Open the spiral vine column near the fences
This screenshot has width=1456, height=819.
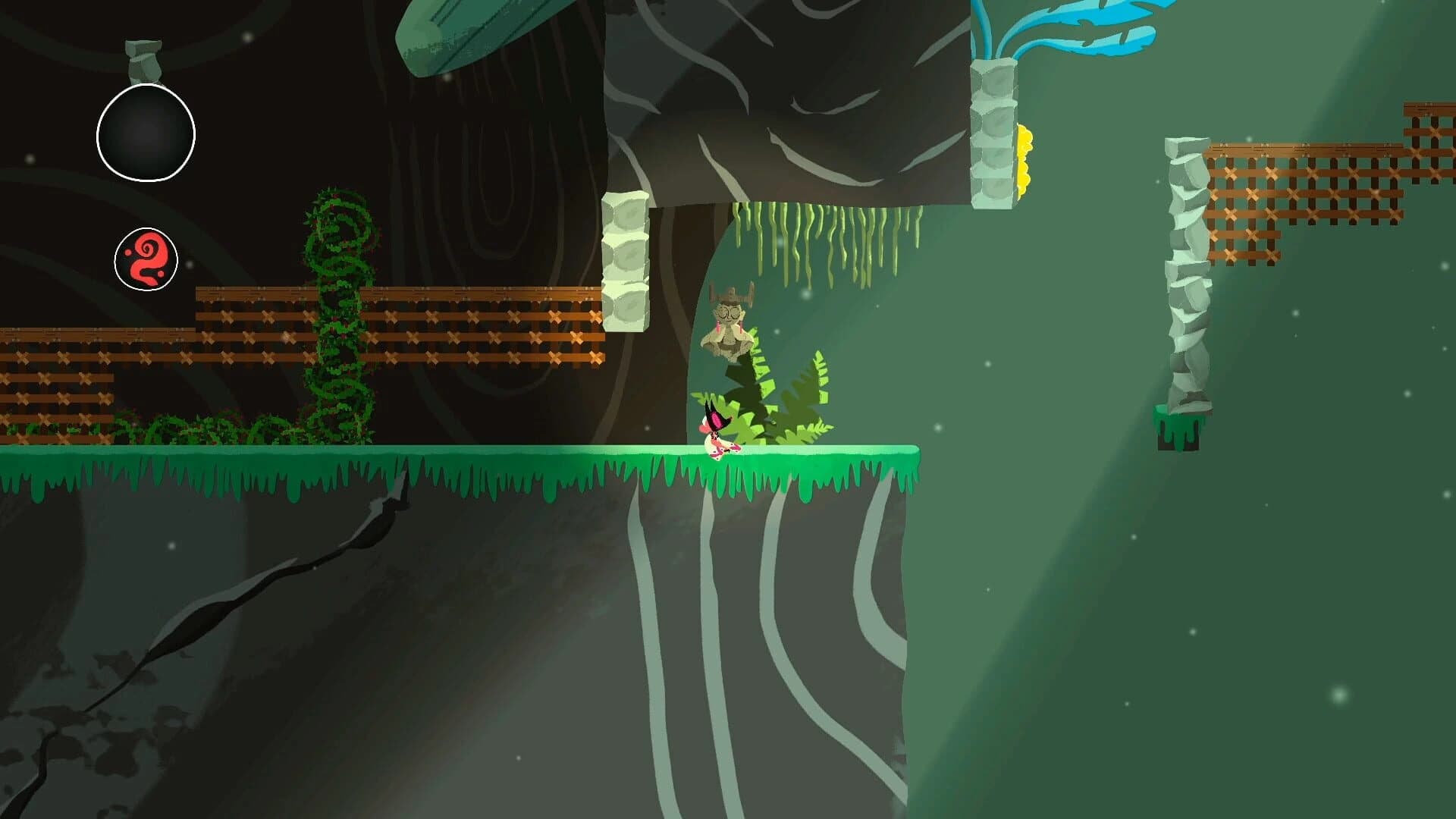point(337,318)
